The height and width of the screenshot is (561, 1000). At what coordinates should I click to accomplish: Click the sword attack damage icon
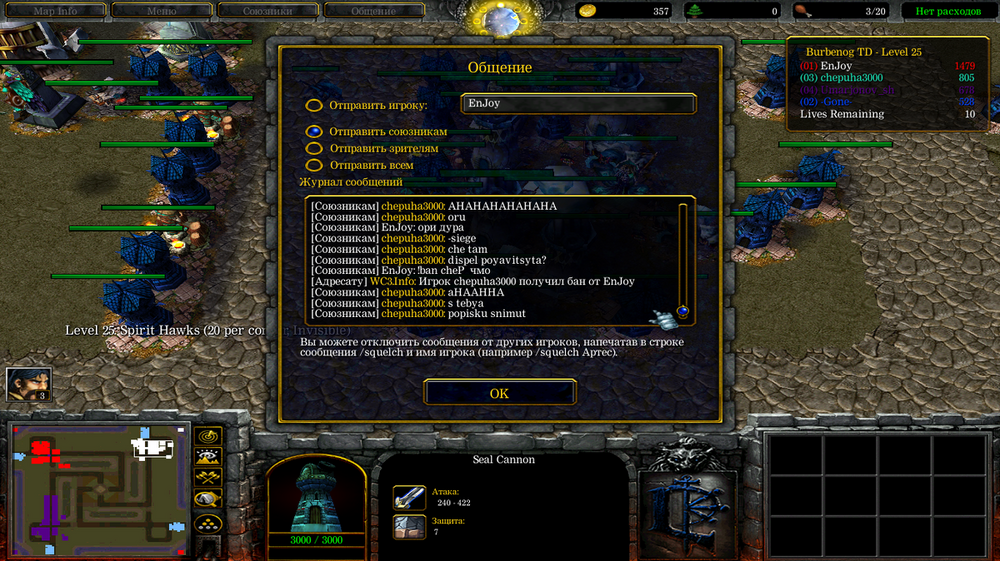tap(409, 497)
